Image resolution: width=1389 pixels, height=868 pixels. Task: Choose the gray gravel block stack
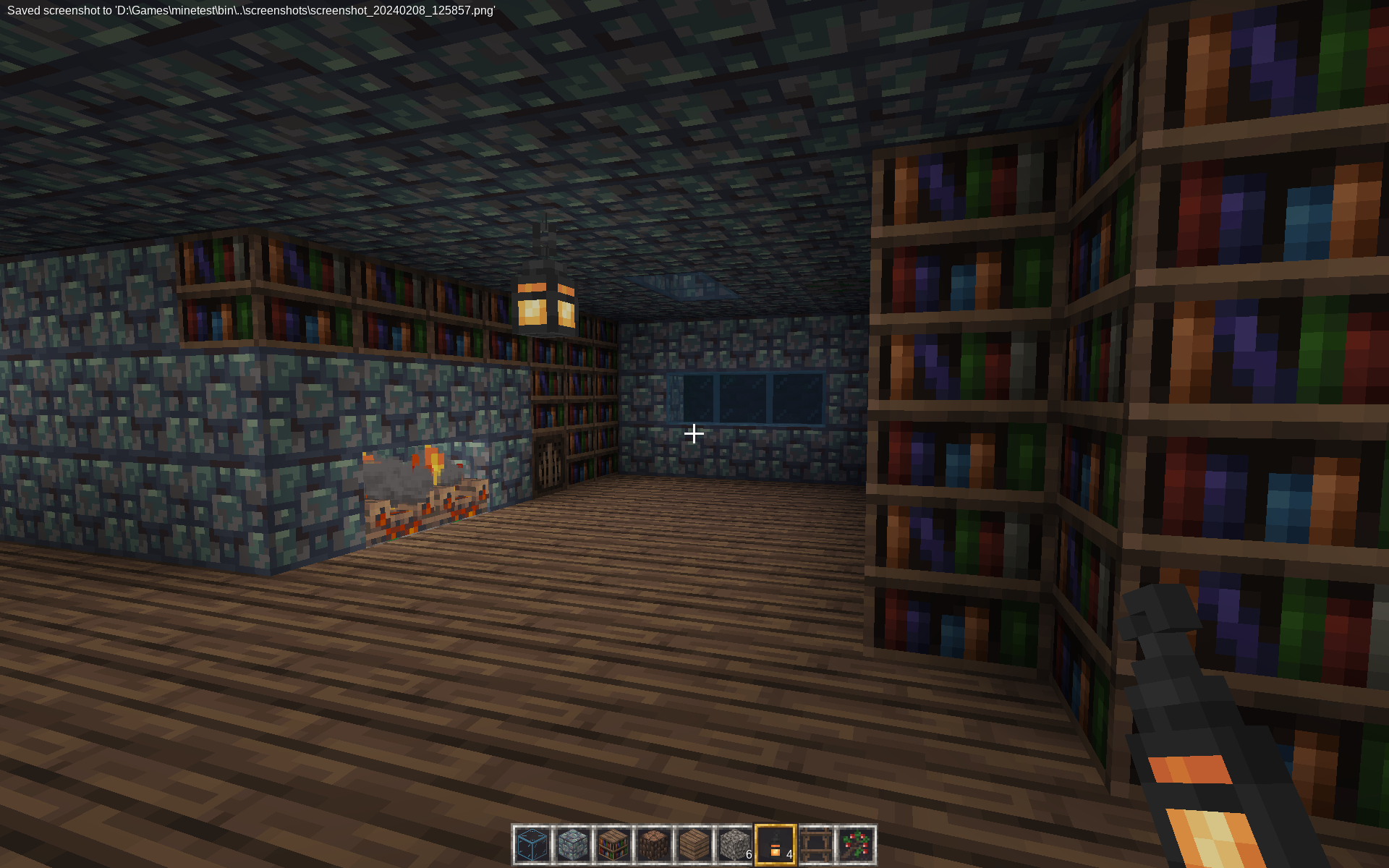click(735, 845)
